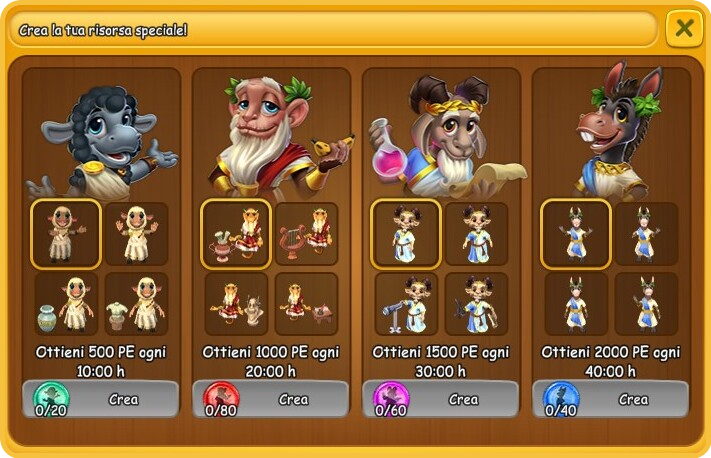The height and width of the screenshot is (458, 711).
Task: Select the highlighted red-robed figure with pots
Action: [236, 234]
